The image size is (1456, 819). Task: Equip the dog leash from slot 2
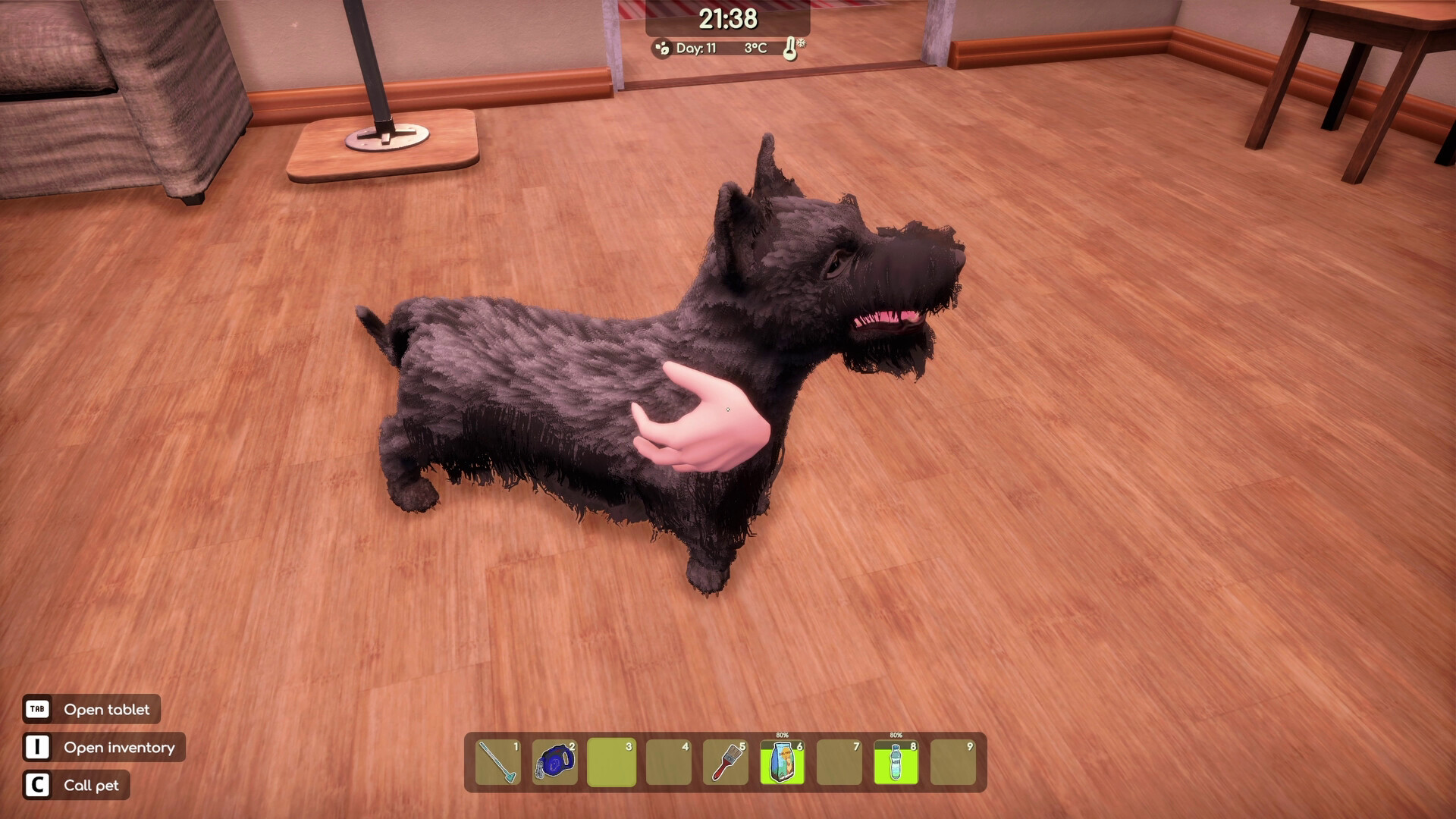click(556, 763)
